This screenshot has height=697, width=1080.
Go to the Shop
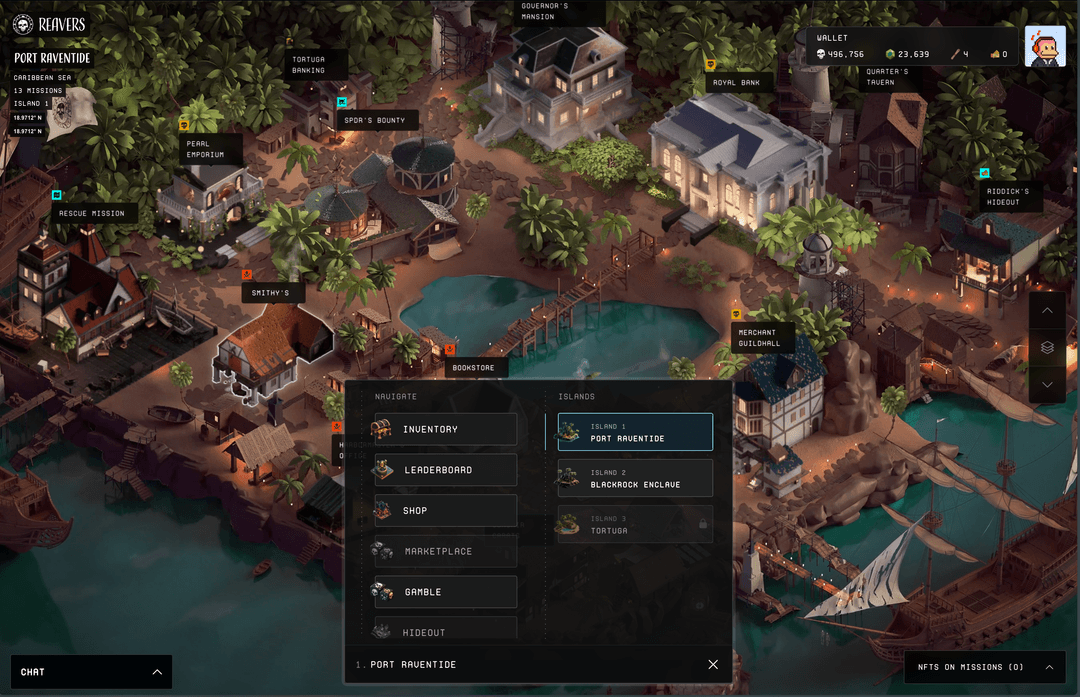click(x=445, y=511)
